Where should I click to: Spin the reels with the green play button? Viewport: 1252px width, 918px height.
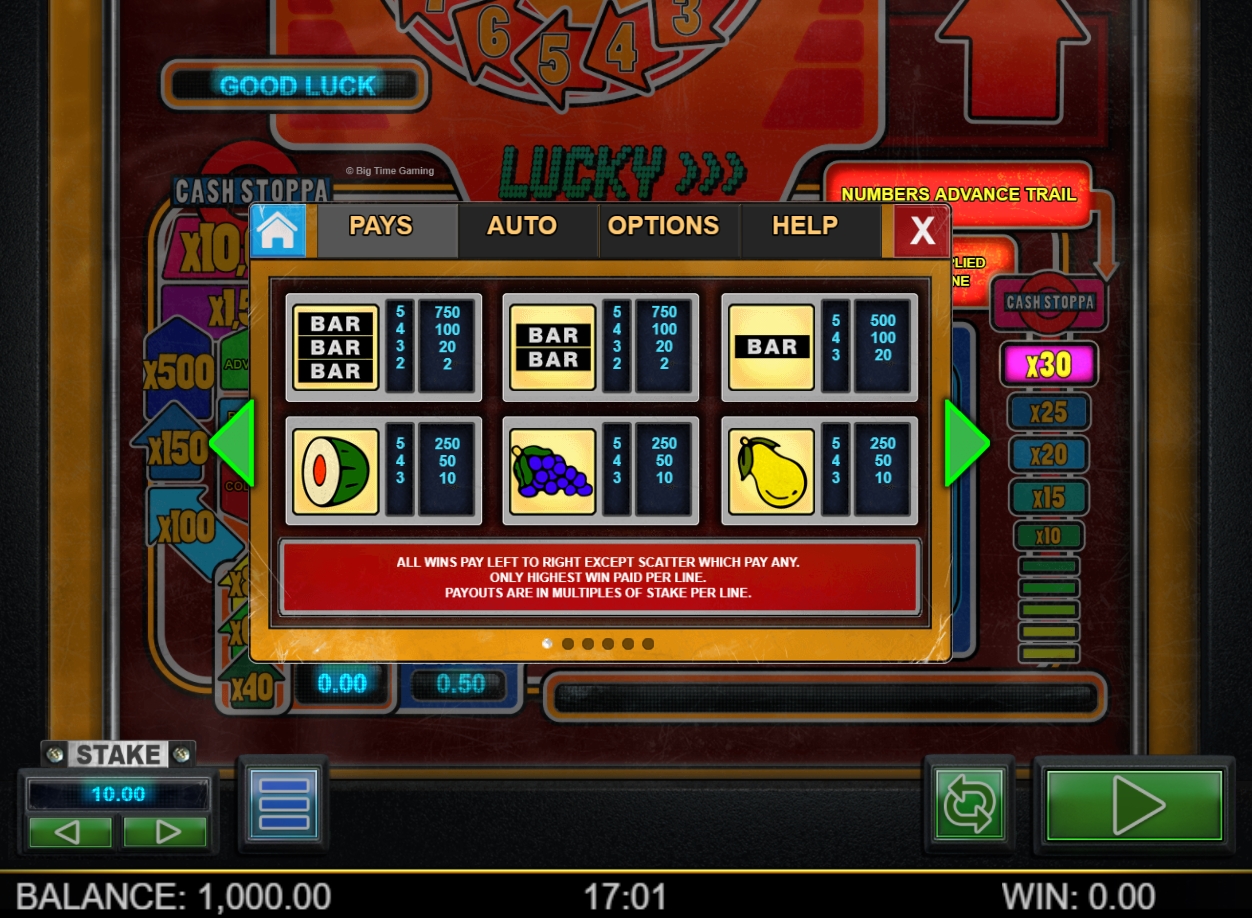click(1134, 804)
